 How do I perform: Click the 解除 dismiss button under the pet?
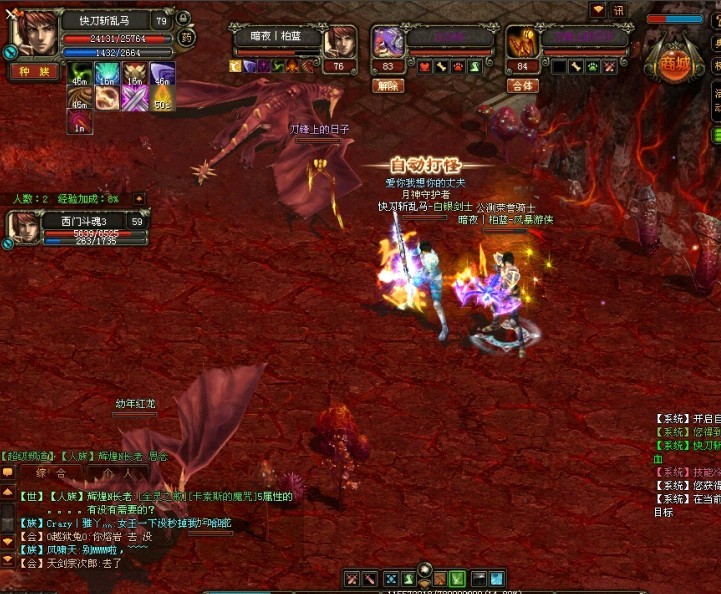pos(388,86)
